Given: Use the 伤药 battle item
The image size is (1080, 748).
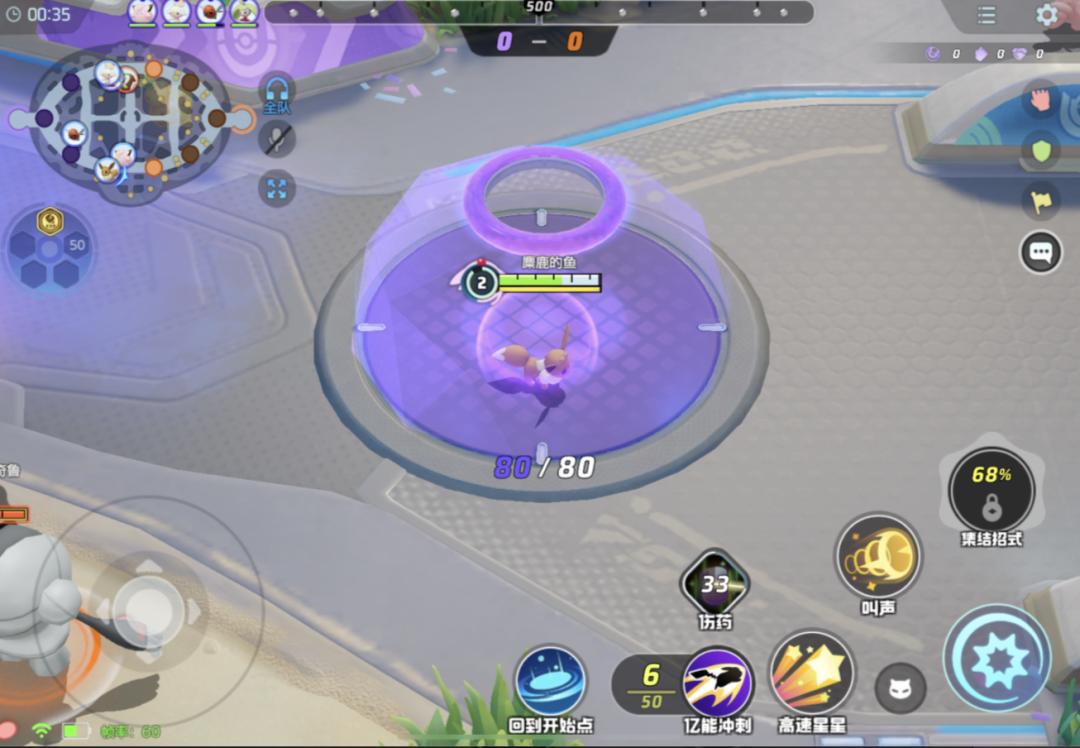Looking at the screenshot, I should (715, 583).
